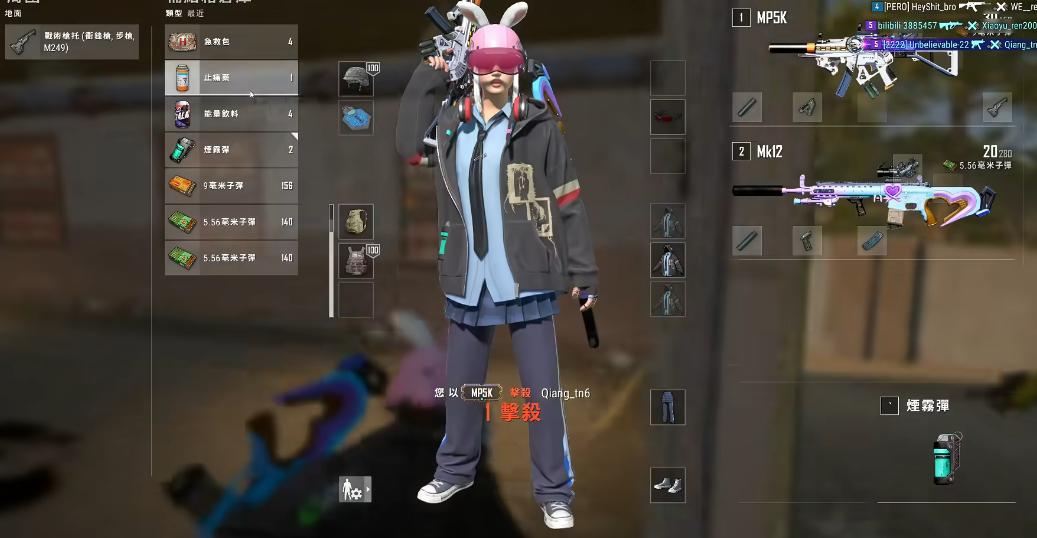Click the MP5K suppressor attachment slot

click(x=748, y=107)
